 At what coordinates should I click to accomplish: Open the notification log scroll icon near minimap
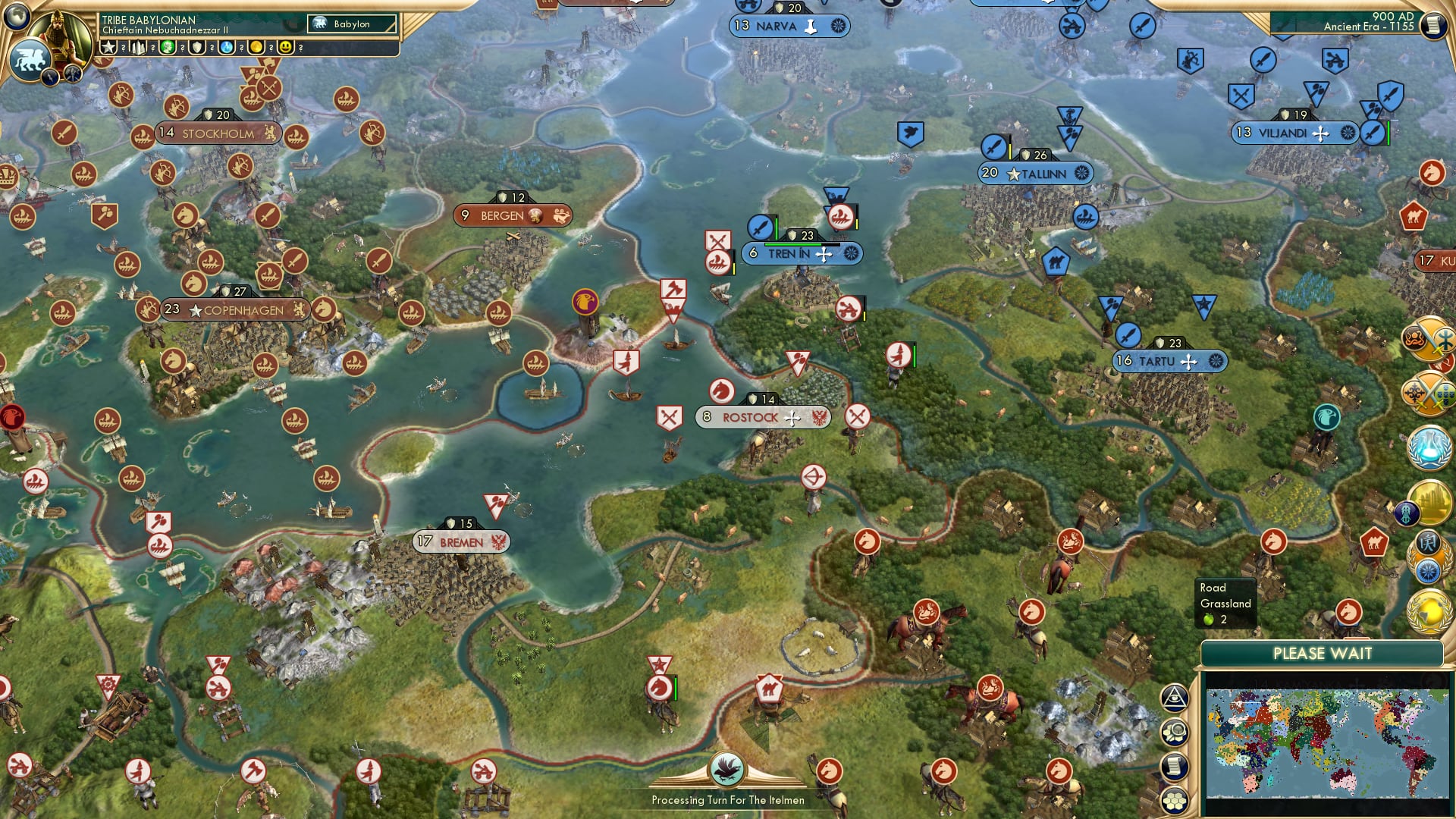point(1175,766)
